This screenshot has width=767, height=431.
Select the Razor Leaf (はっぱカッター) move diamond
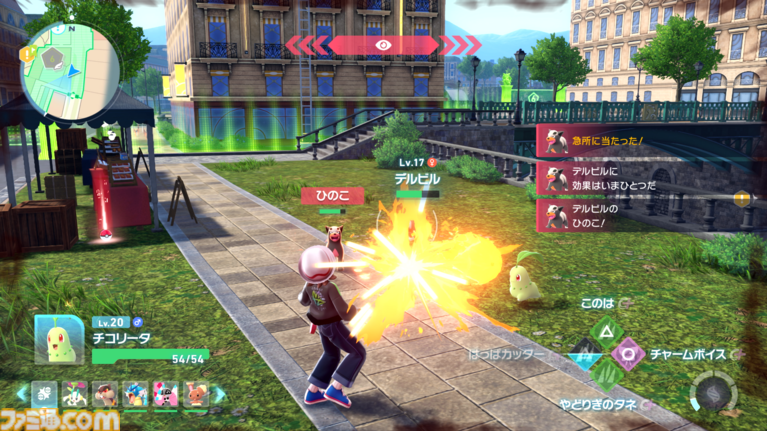[x=583, y=354]
